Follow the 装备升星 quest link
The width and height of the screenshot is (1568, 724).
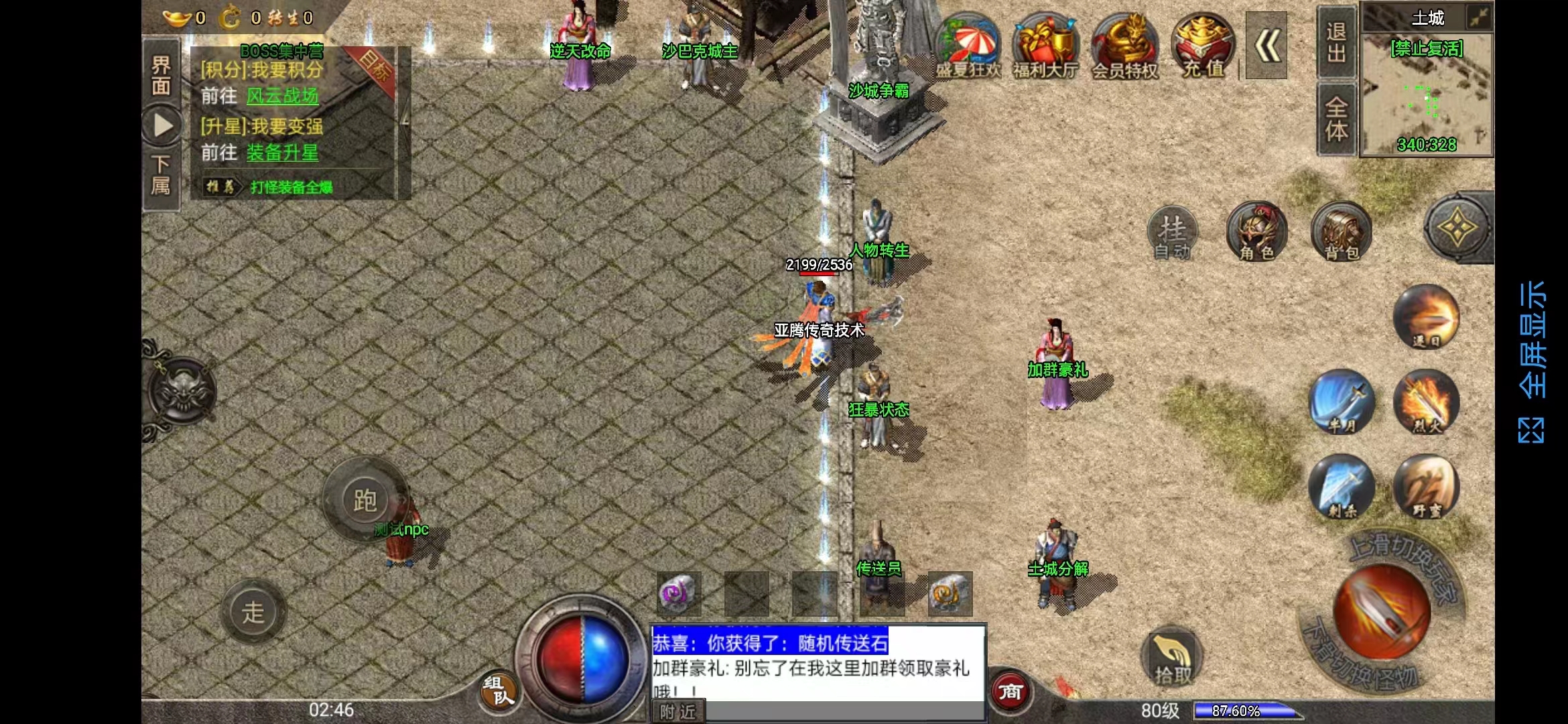pos(282,154)
